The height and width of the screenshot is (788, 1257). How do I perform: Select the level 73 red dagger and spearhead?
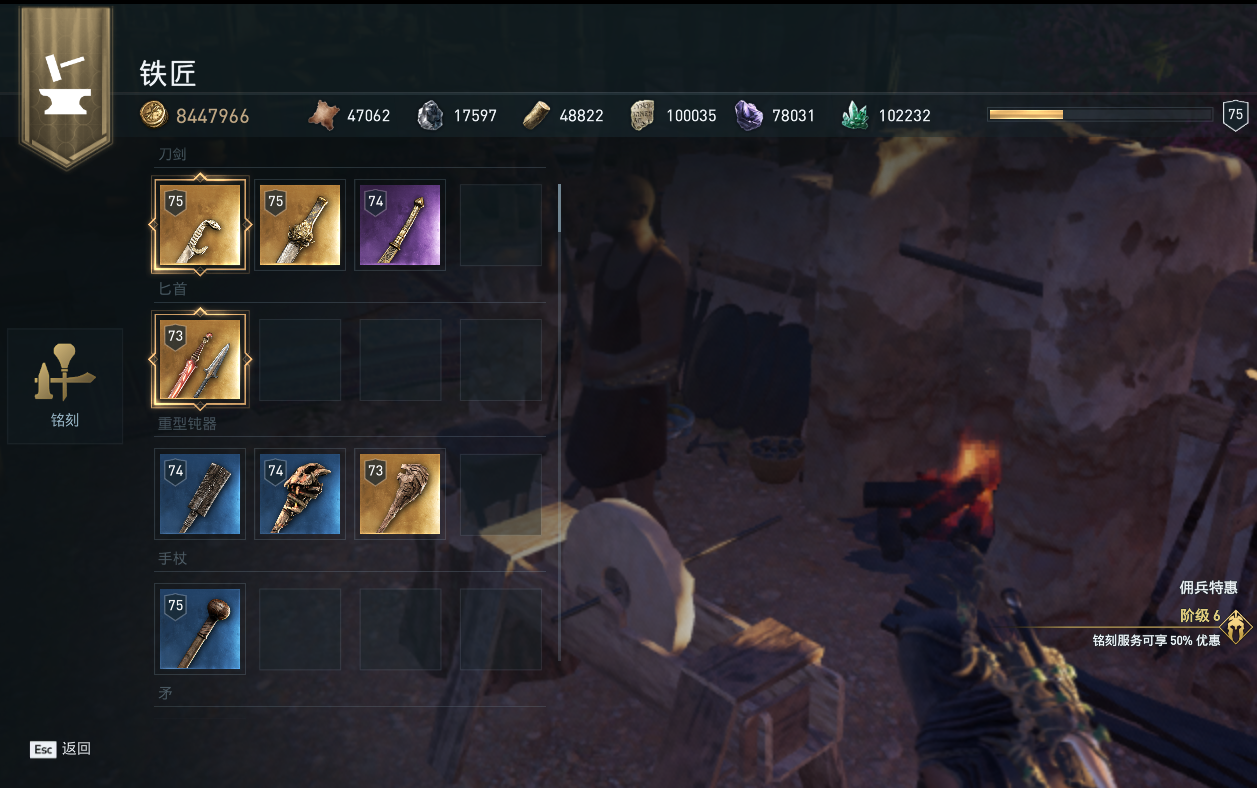(200, 360)
